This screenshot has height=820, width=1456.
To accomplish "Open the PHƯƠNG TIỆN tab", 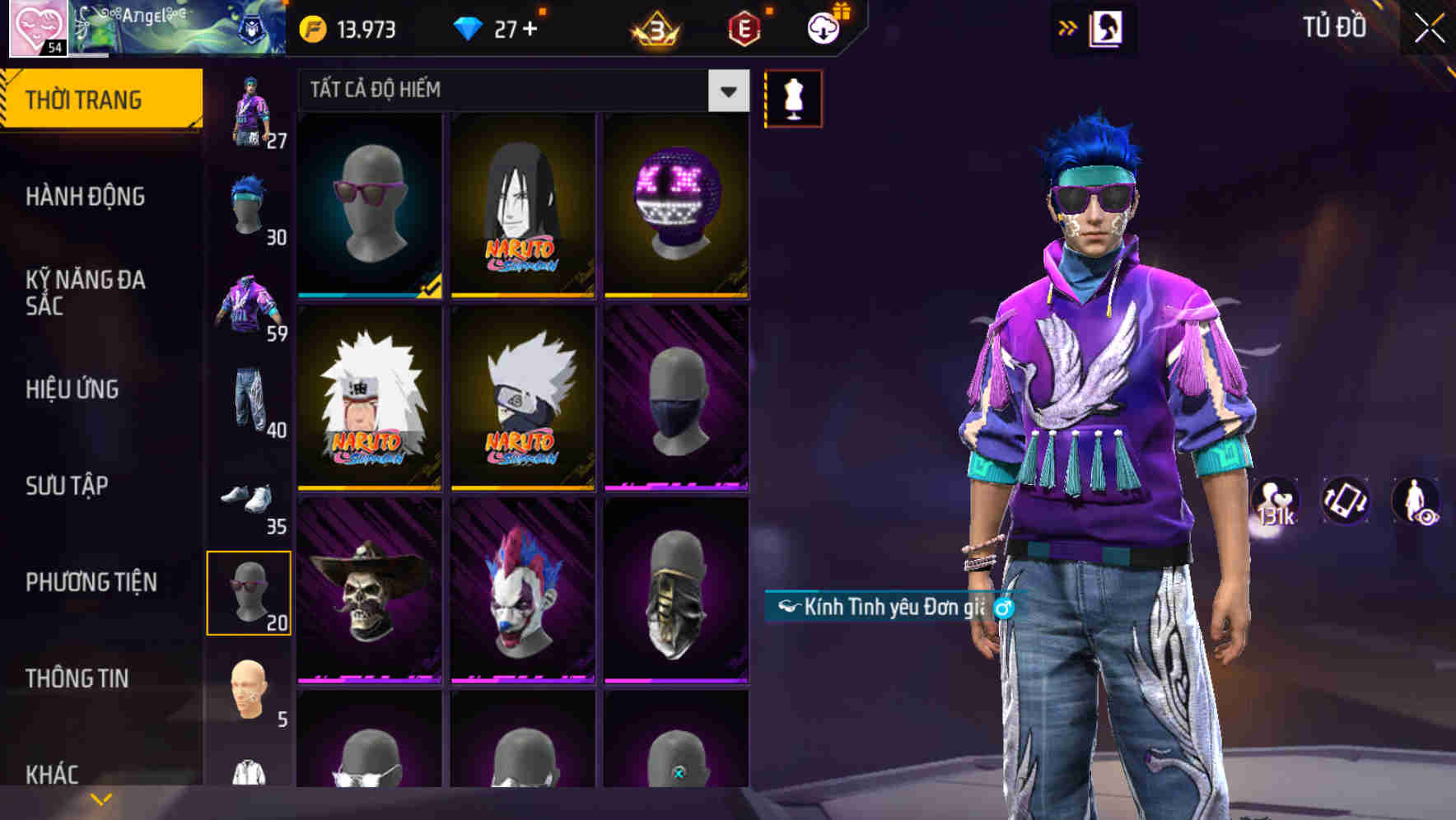I will 91,581.
